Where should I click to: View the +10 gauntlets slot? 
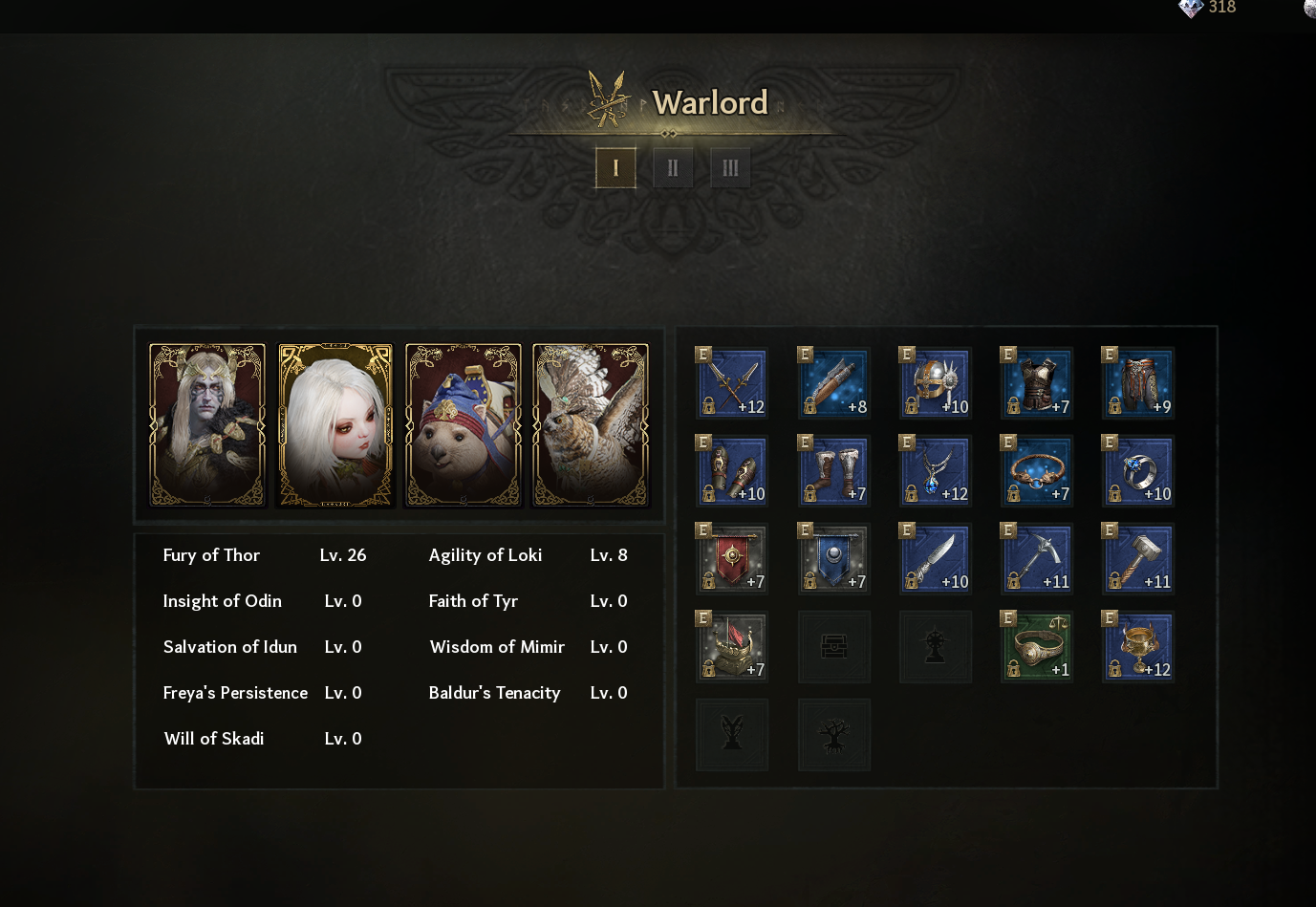(x=732, y=470)
